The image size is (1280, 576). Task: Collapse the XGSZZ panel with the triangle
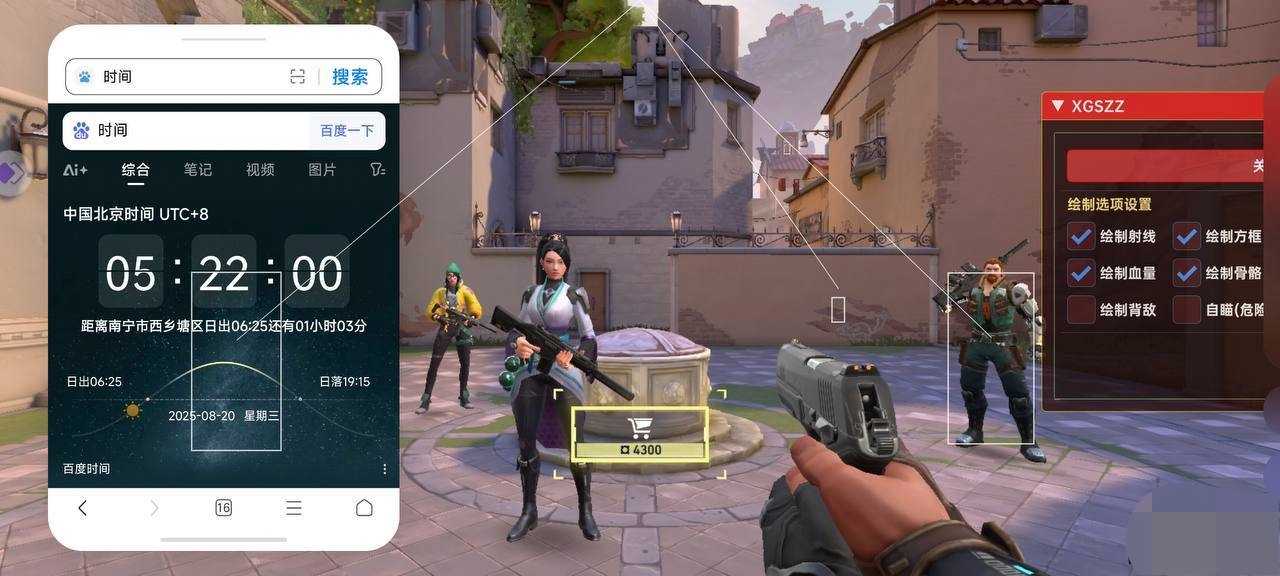click(x=1057, y=106)
